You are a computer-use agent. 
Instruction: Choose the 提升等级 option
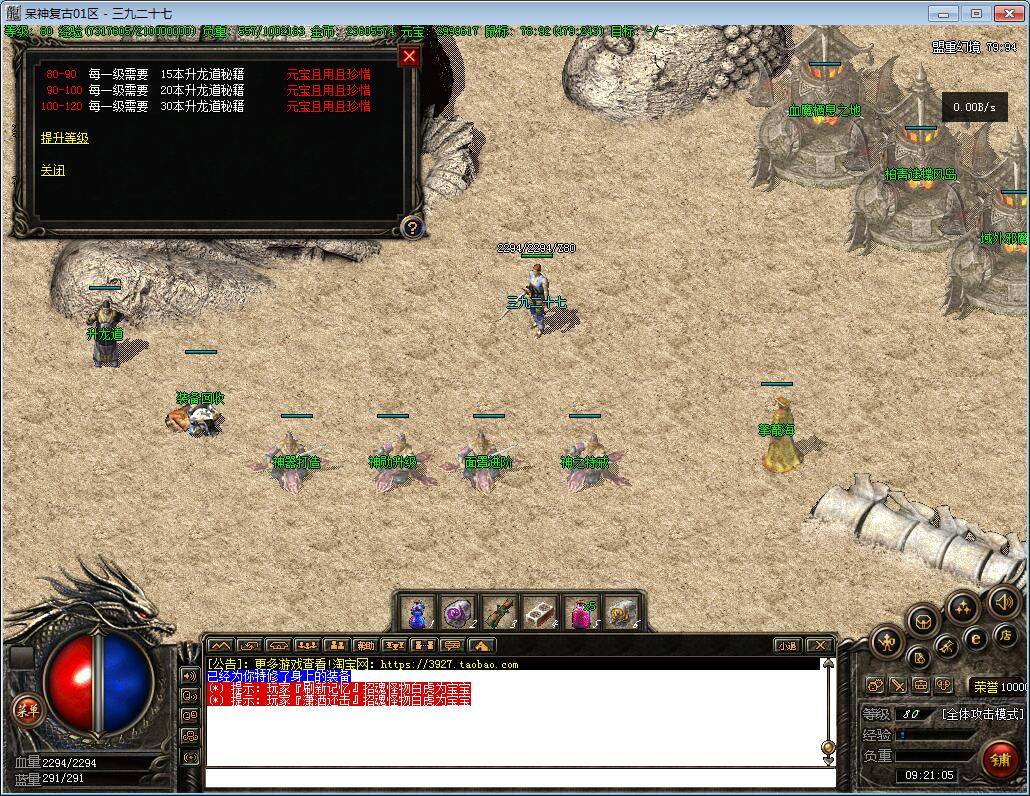pyautogui.click(x=65, y=138)
